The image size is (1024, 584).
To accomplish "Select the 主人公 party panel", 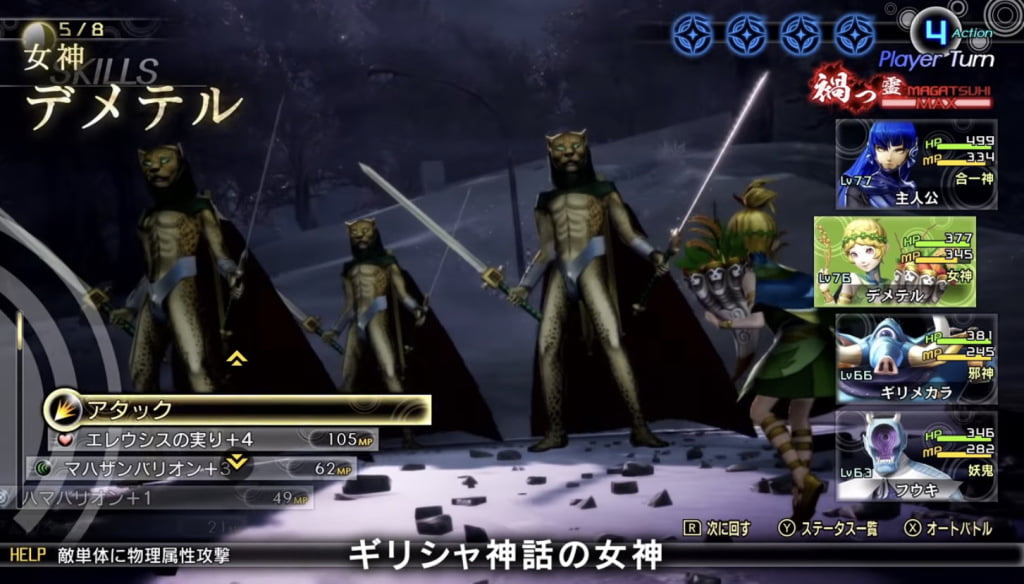I will (x=916, y=165).
